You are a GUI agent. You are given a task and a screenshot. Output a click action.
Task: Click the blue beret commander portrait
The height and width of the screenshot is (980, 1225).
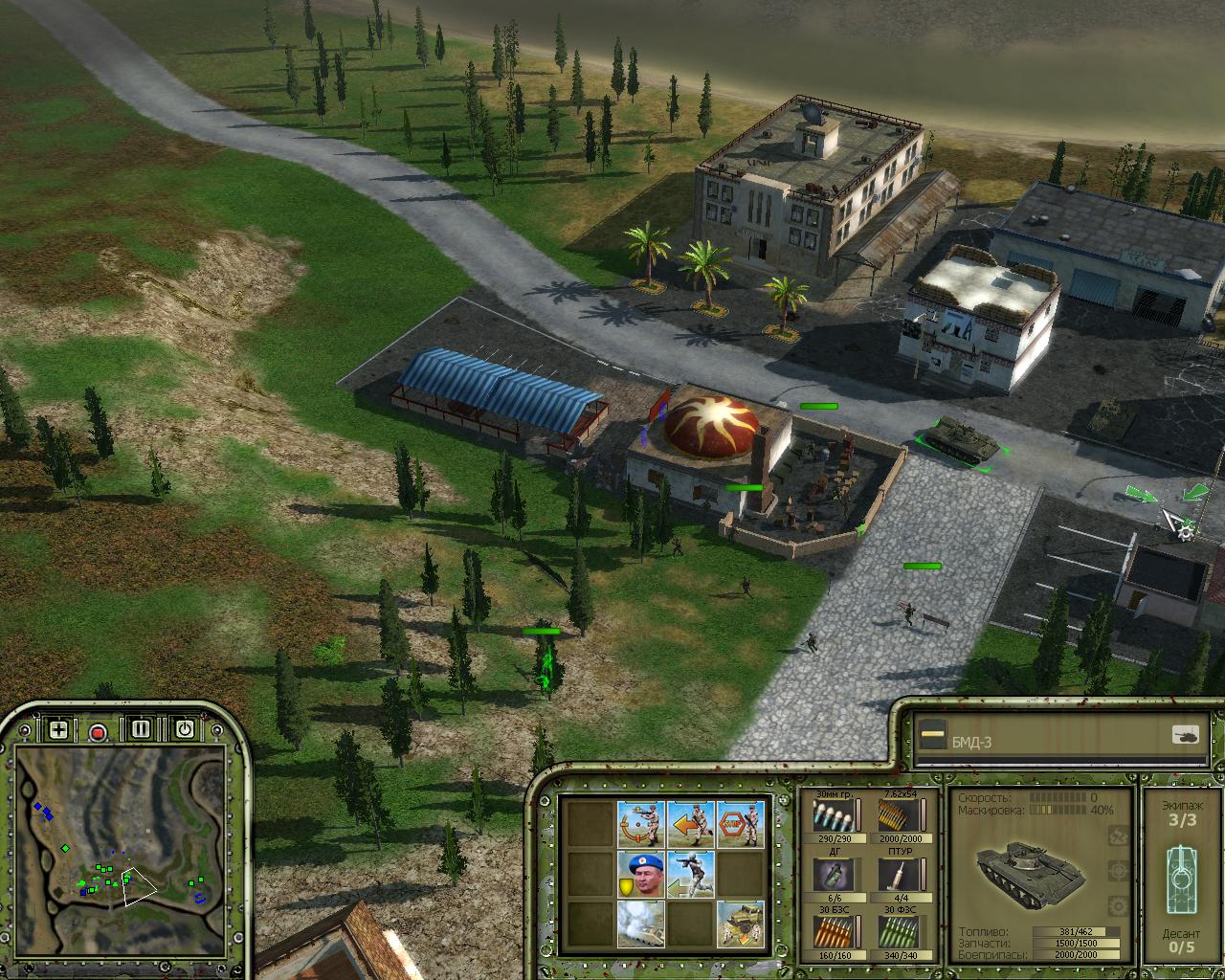point(641,874)
